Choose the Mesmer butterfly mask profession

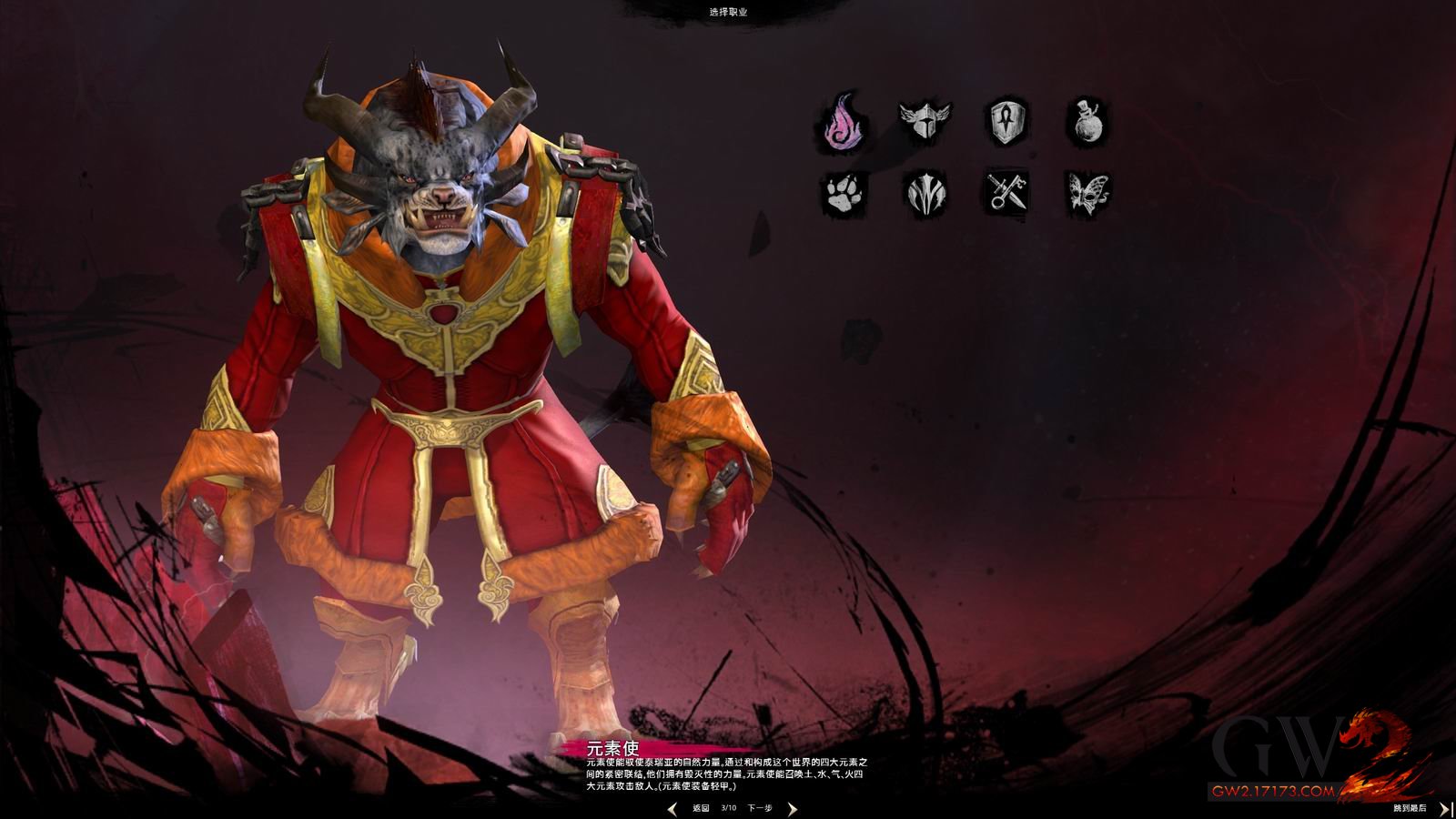click(x=1087, y=194)
